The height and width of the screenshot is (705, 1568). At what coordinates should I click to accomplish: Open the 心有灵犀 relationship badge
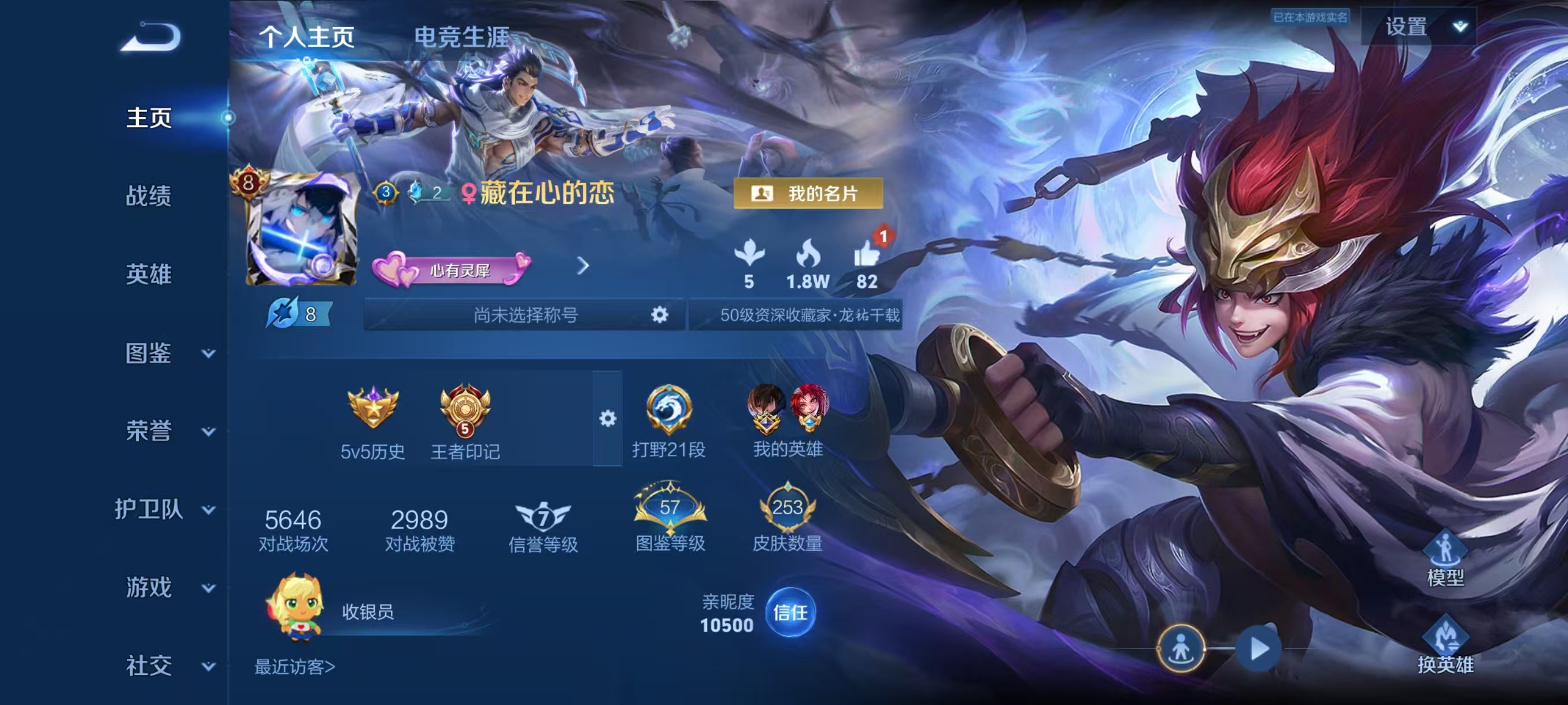pos(452,269)
